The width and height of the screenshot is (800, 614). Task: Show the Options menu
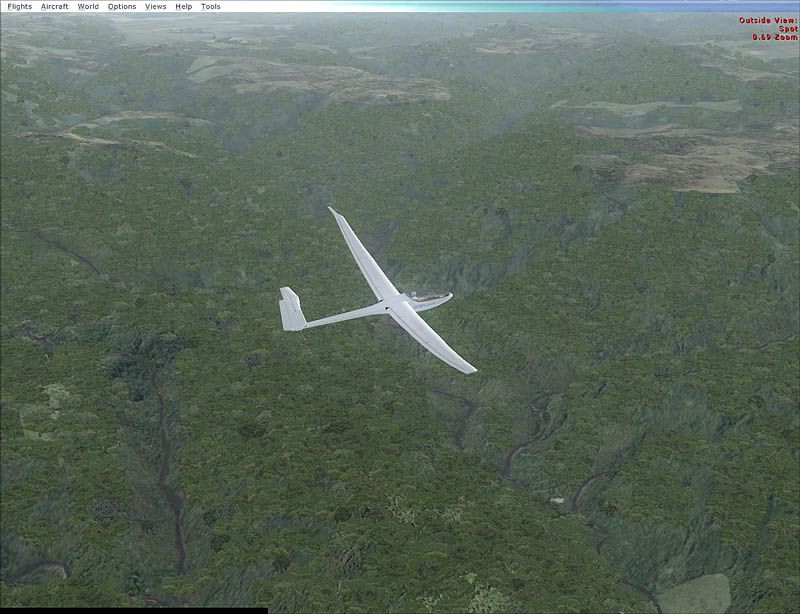(x=122, y=6)
